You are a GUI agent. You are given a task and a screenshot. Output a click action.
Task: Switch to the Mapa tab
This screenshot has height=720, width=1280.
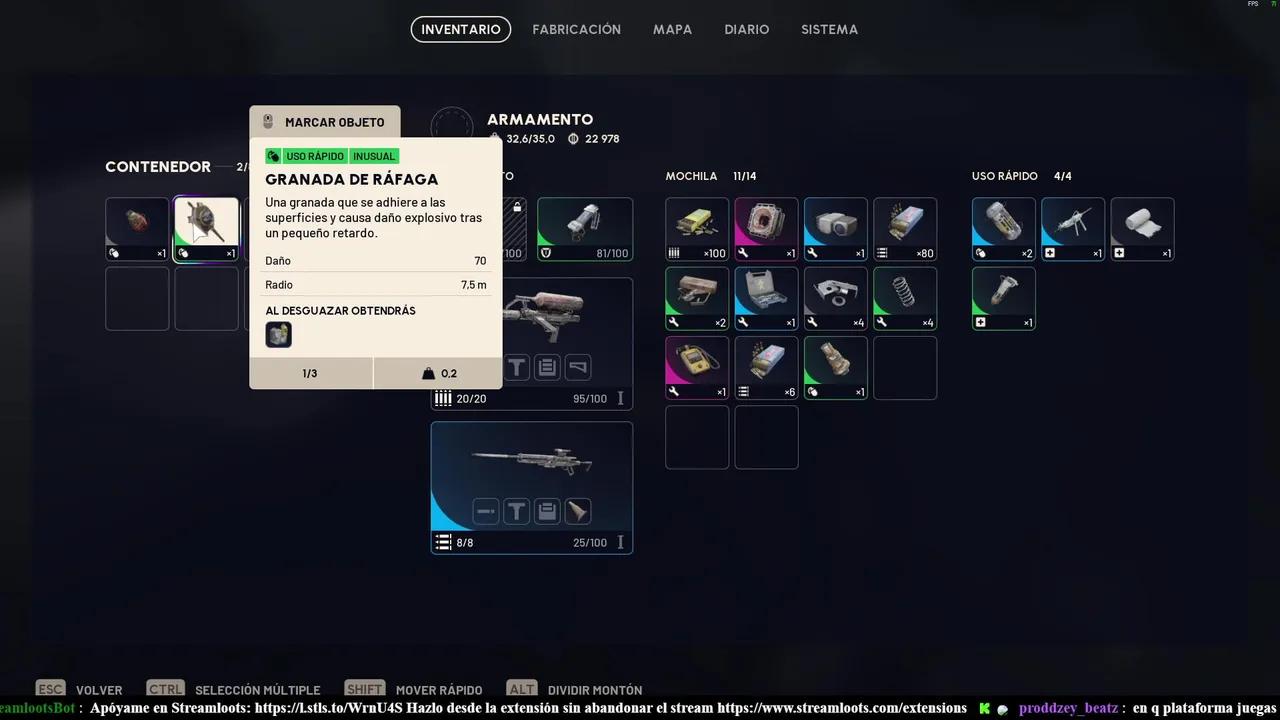pyautogui.click(x=672, y=30)
